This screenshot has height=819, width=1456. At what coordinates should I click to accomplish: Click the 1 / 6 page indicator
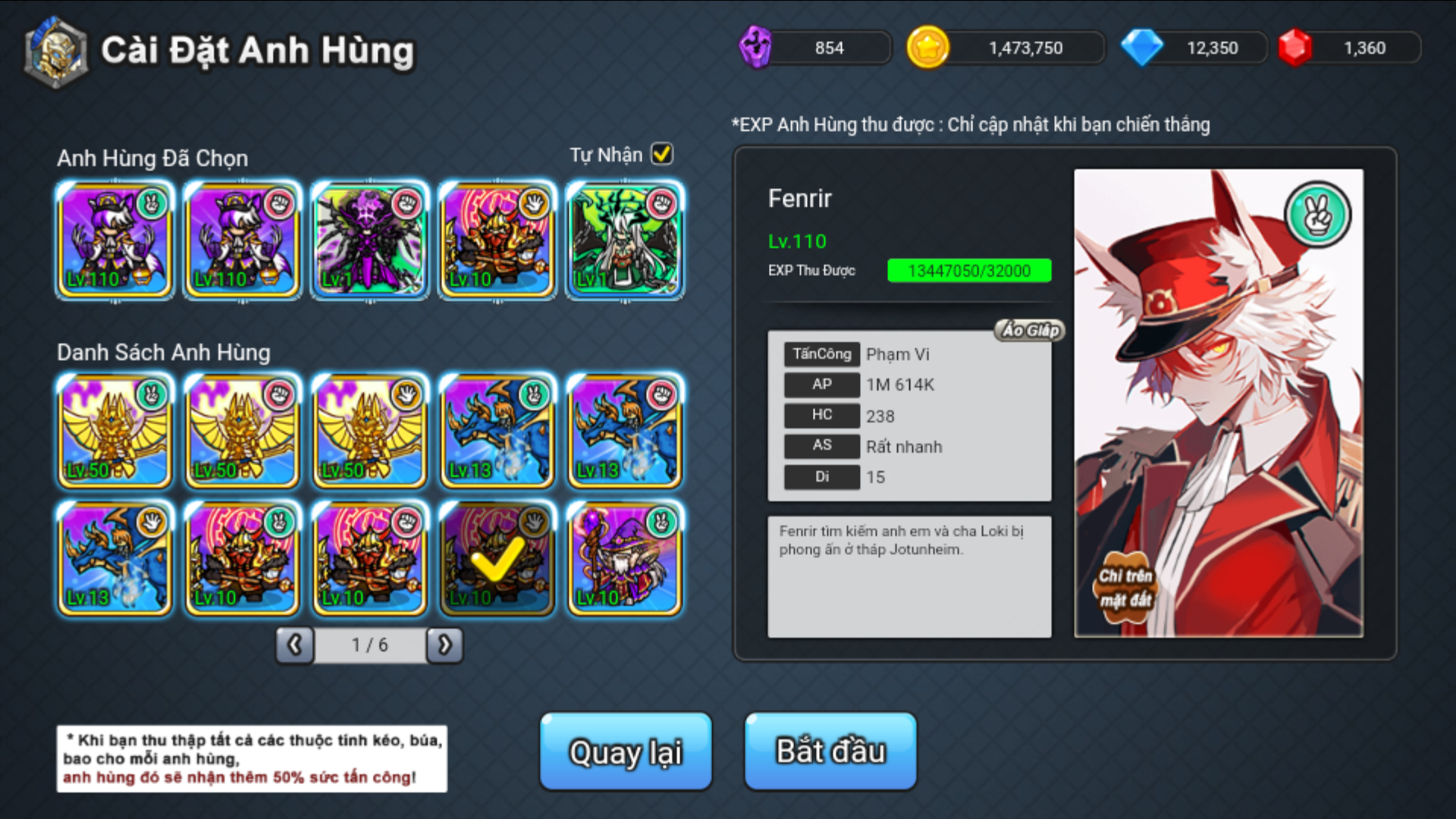point(371,645)
